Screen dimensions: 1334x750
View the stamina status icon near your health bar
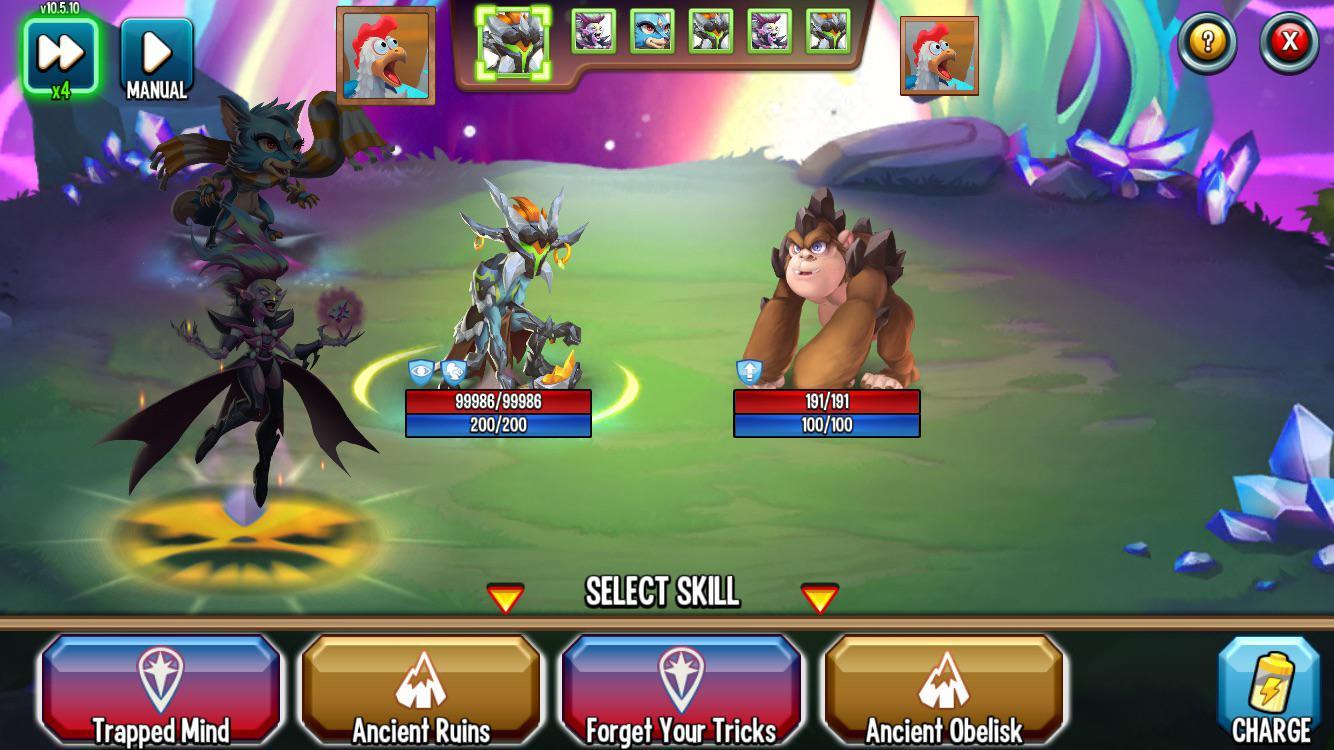click(456, 370)
